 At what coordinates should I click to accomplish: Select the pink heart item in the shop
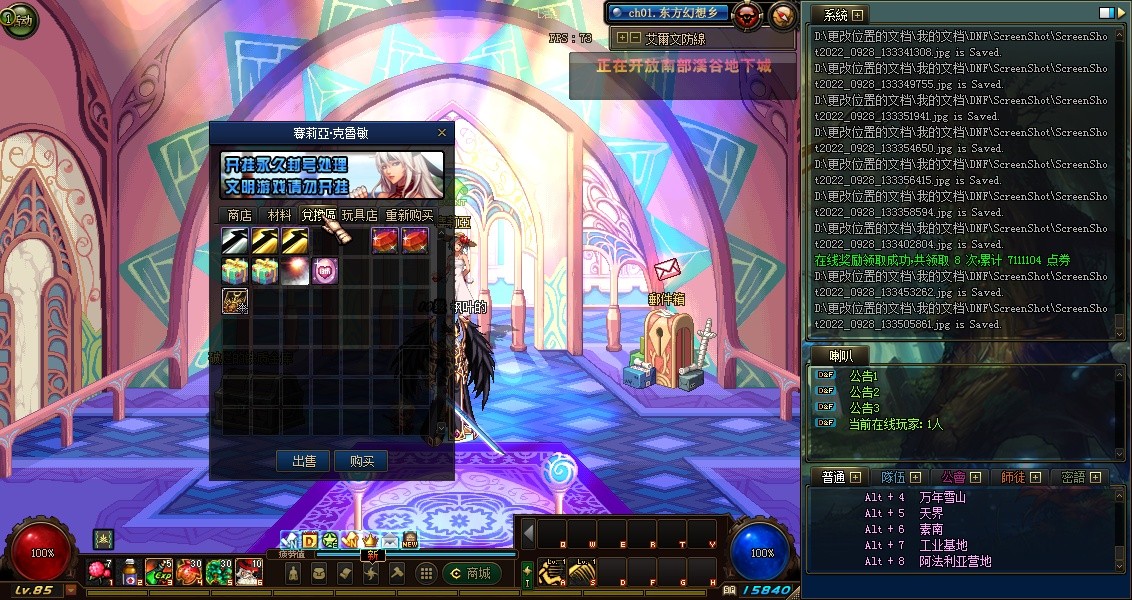(324, 271)
